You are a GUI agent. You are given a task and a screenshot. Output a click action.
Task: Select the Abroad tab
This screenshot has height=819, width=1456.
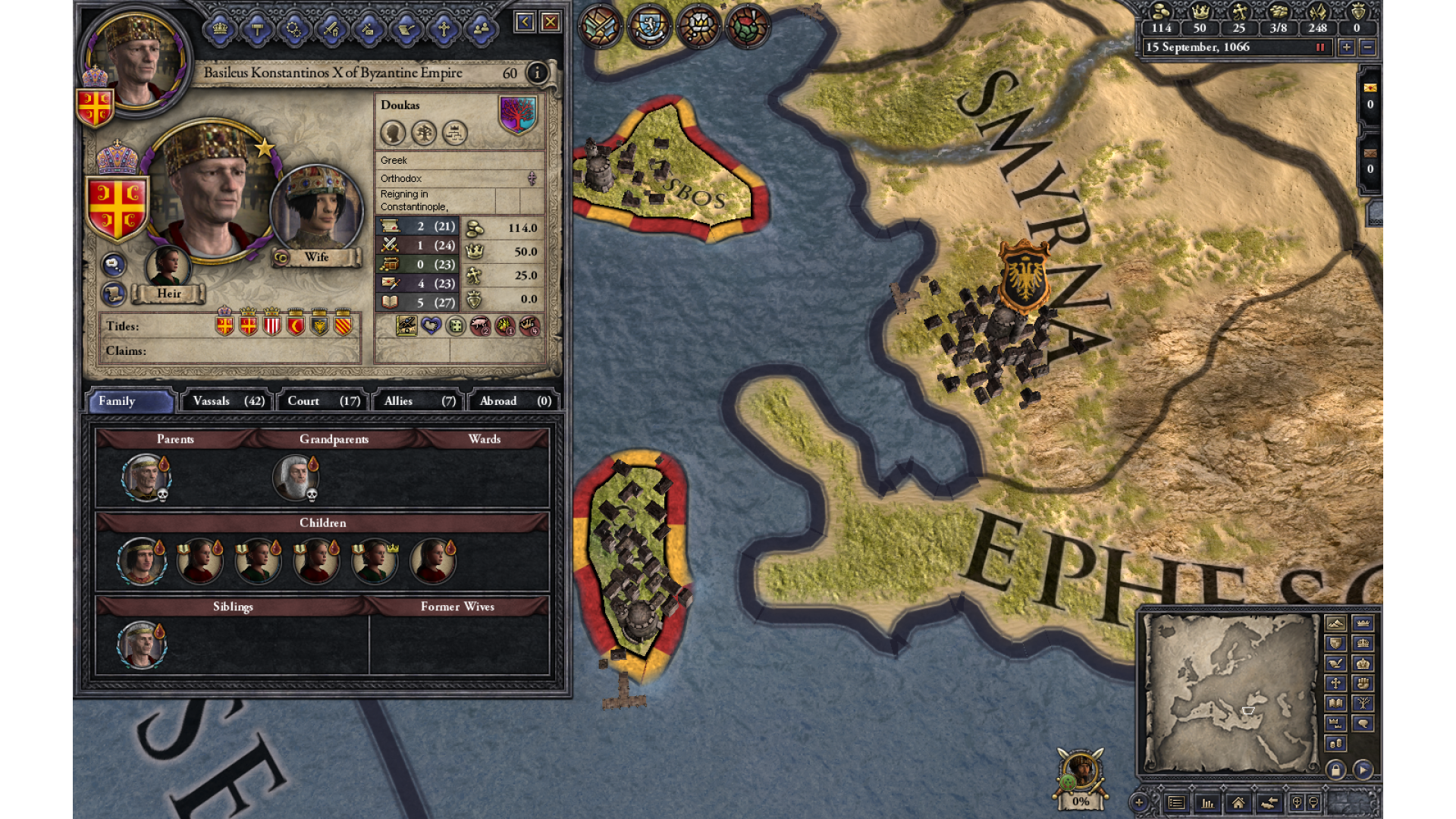coord(515,401)
